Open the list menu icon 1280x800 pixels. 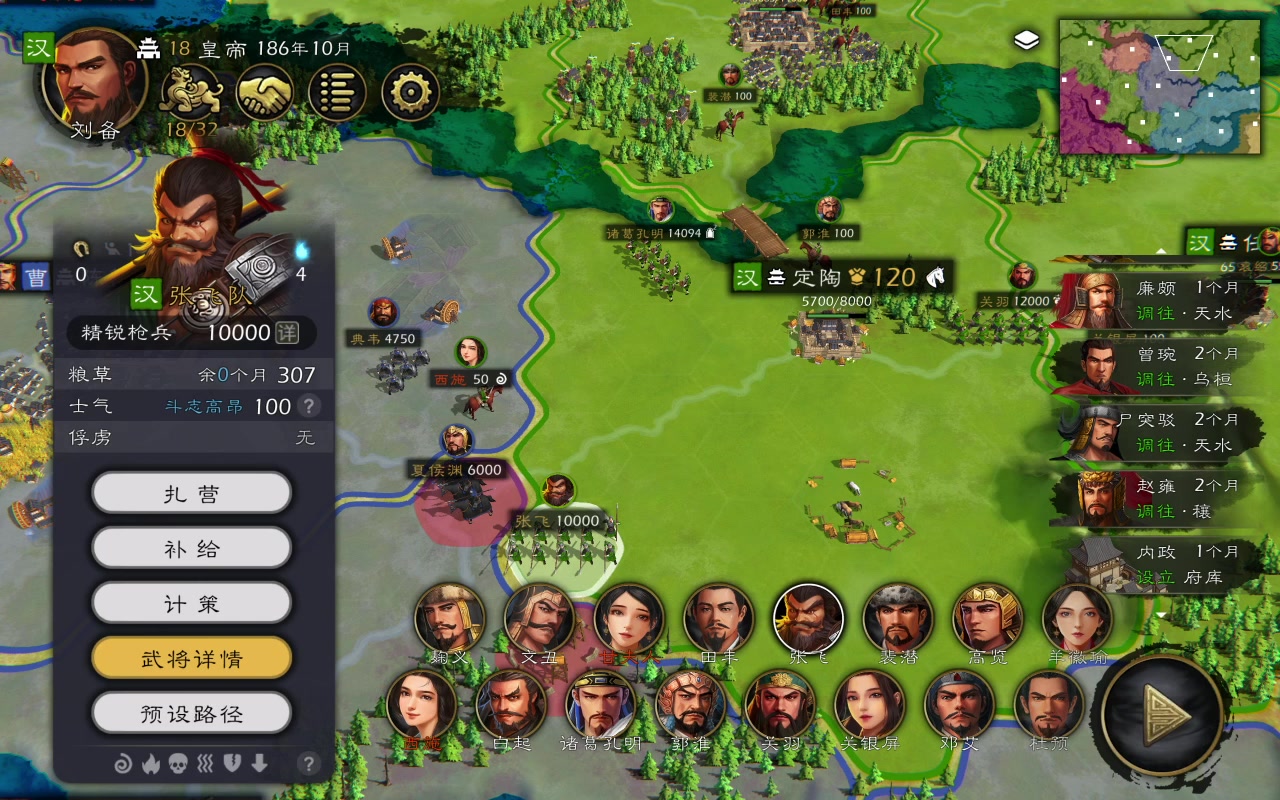(337, 92)
